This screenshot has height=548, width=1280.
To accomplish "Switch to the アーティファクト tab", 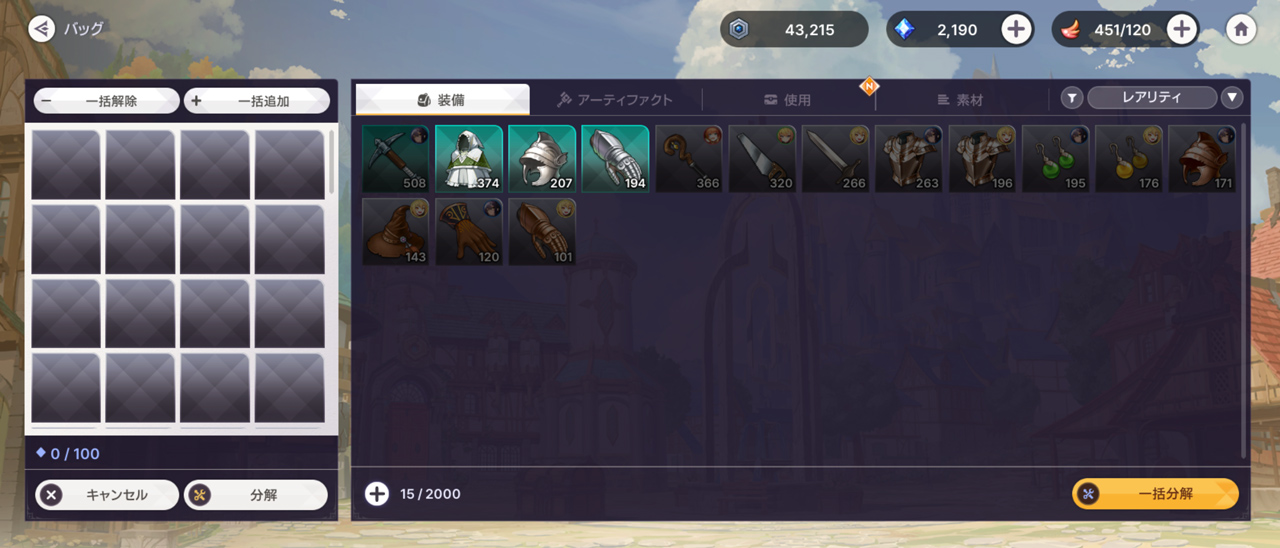I will [x=615, y=100].
